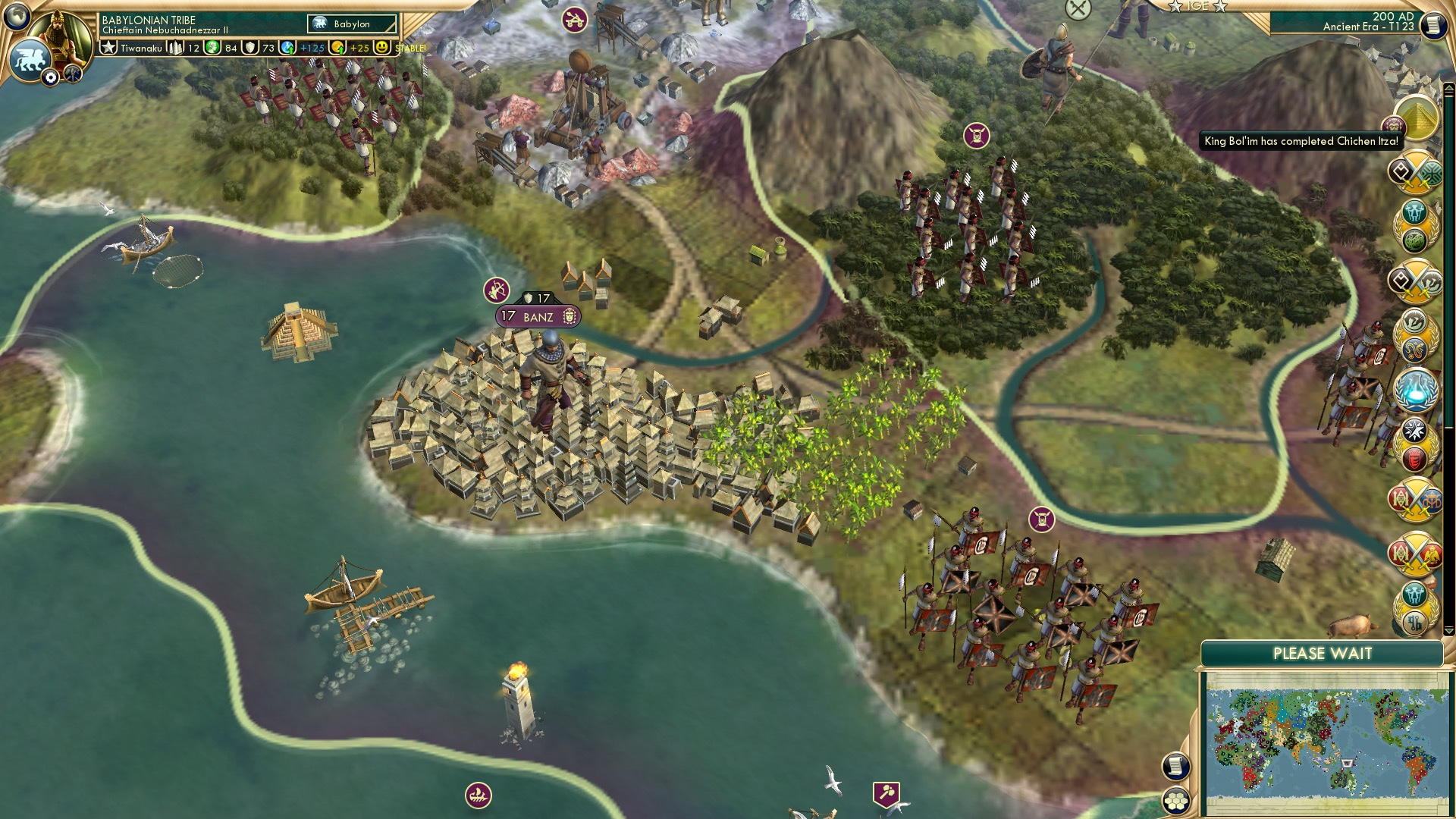Open Social Policies via the lion emblem
This screenshot has width=1456, height=819.
coord(31,59)
